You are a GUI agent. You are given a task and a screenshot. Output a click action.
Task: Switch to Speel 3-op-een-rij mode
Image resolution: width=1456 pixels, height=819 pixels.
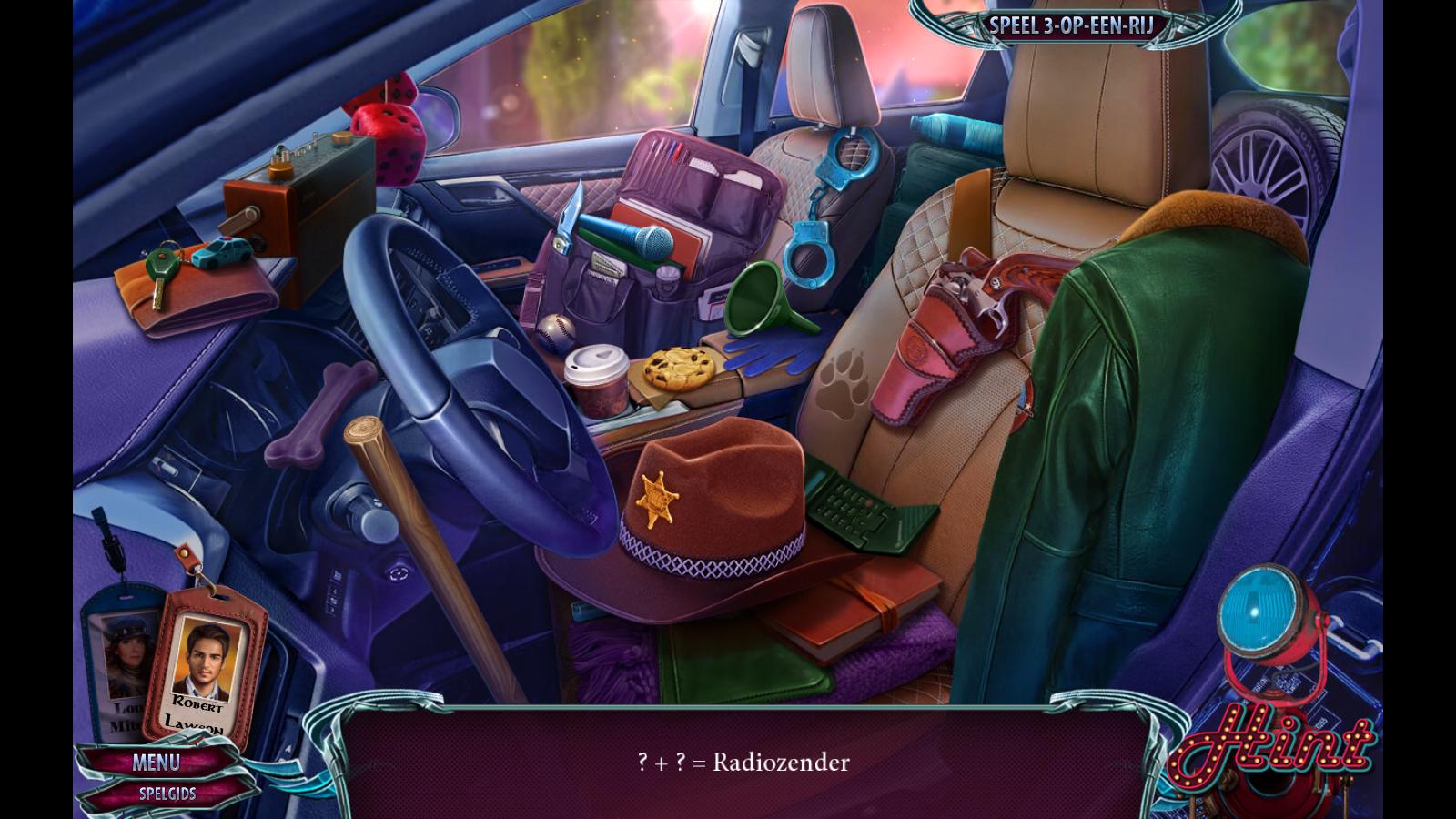tap(1071, 25)
